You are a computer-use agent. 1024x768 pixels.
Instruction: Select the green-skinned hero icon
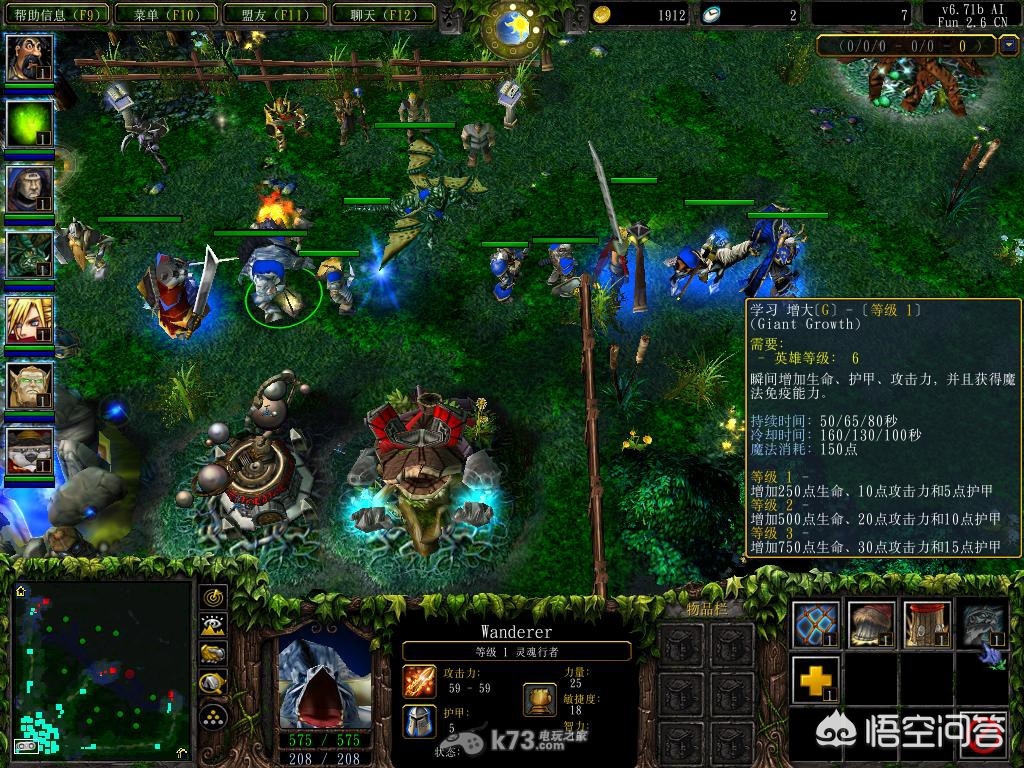tap(29, 386)
